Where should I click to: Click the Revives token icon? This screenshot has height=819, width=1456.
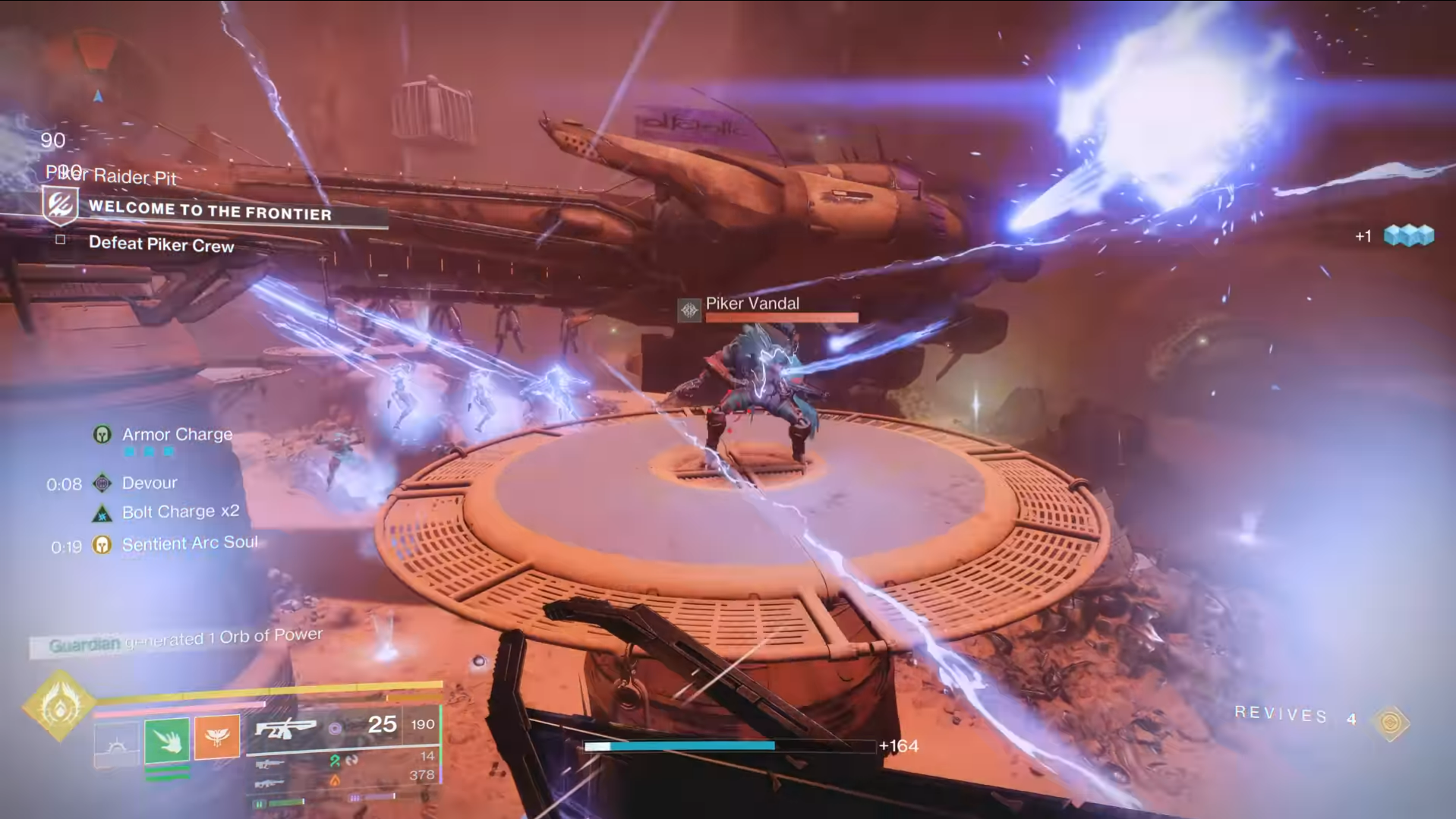(1391, 722)
